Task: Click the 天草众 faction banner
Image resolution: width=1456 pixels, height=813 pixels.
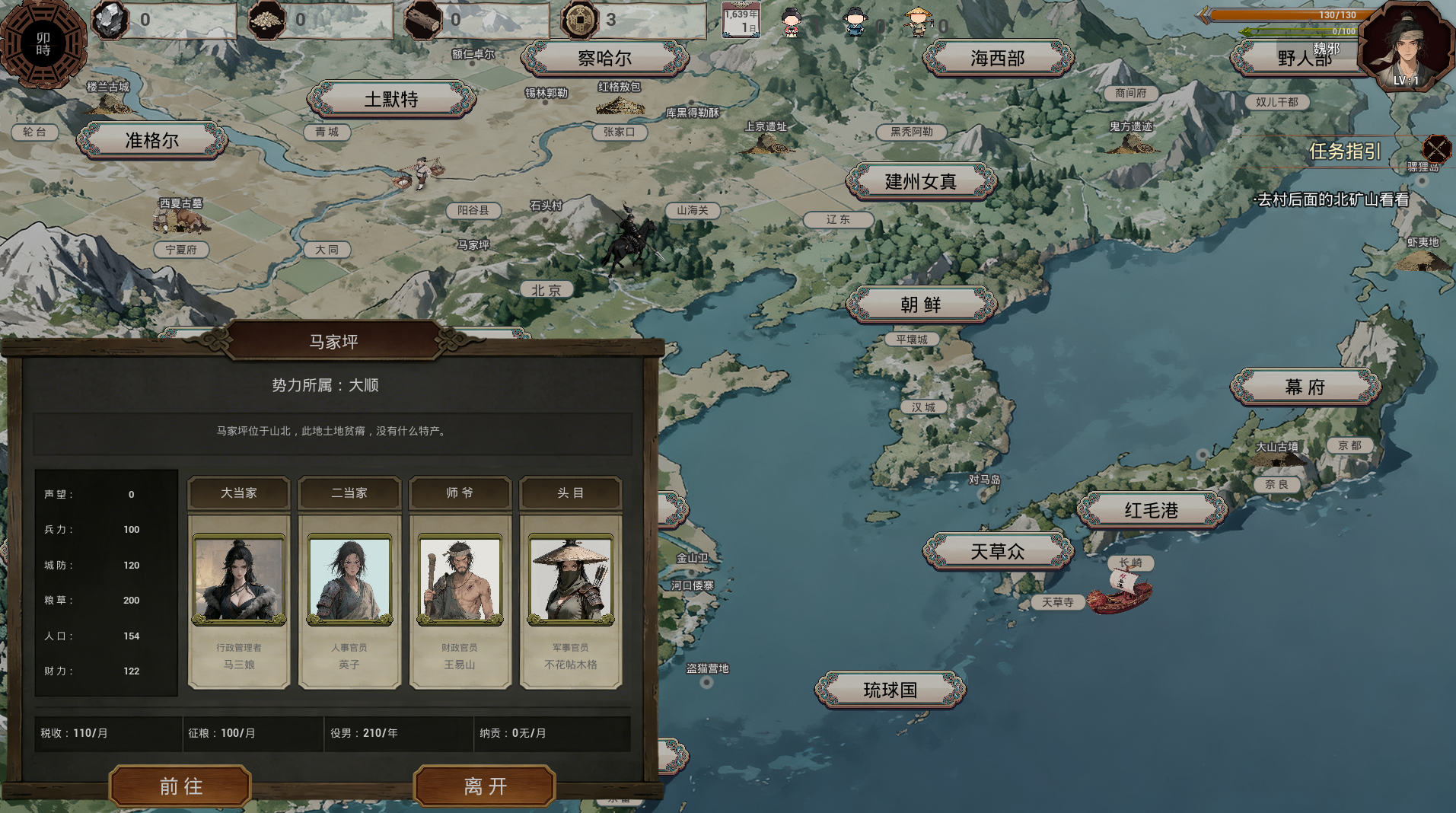Action: (x=997, y=551)
